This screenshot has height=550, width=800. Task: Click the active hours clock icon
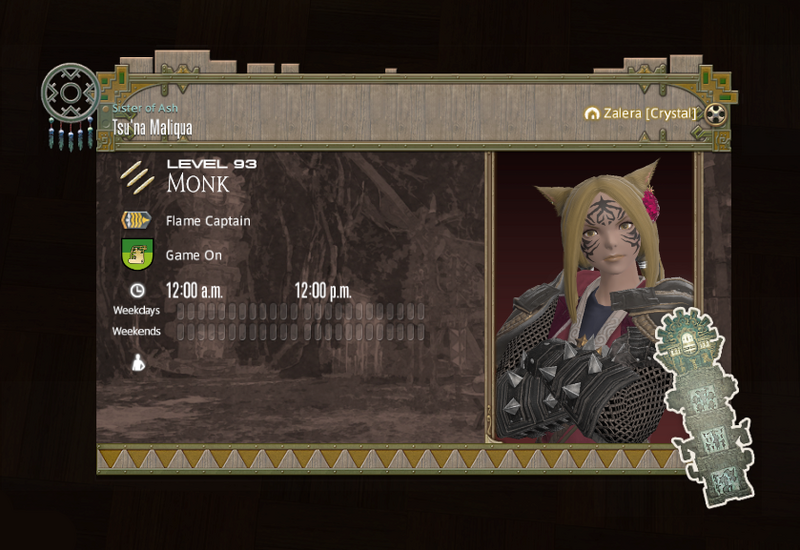point(137,291)
